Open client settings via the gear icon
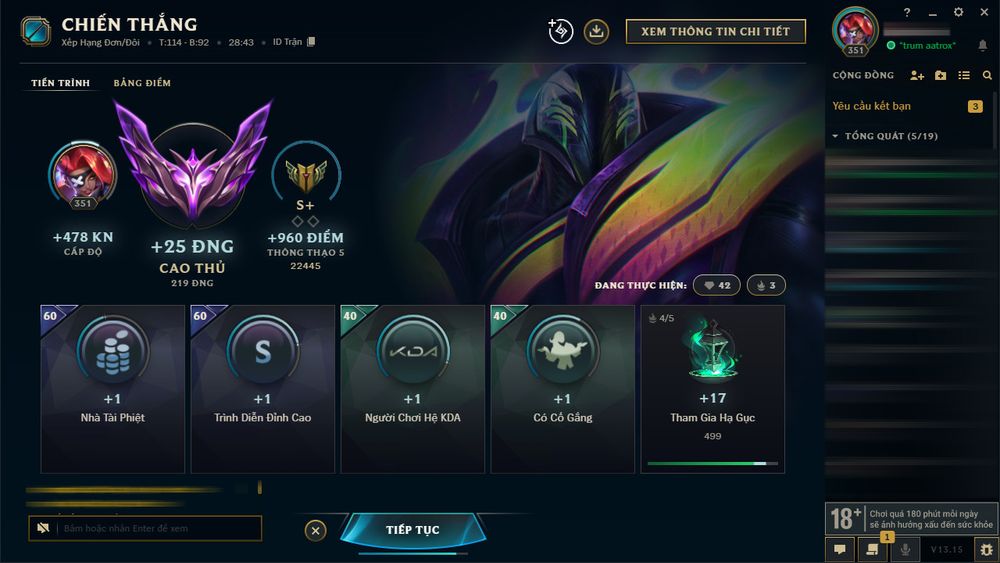Screen dimensions: 1000x563 coord(958,12)
